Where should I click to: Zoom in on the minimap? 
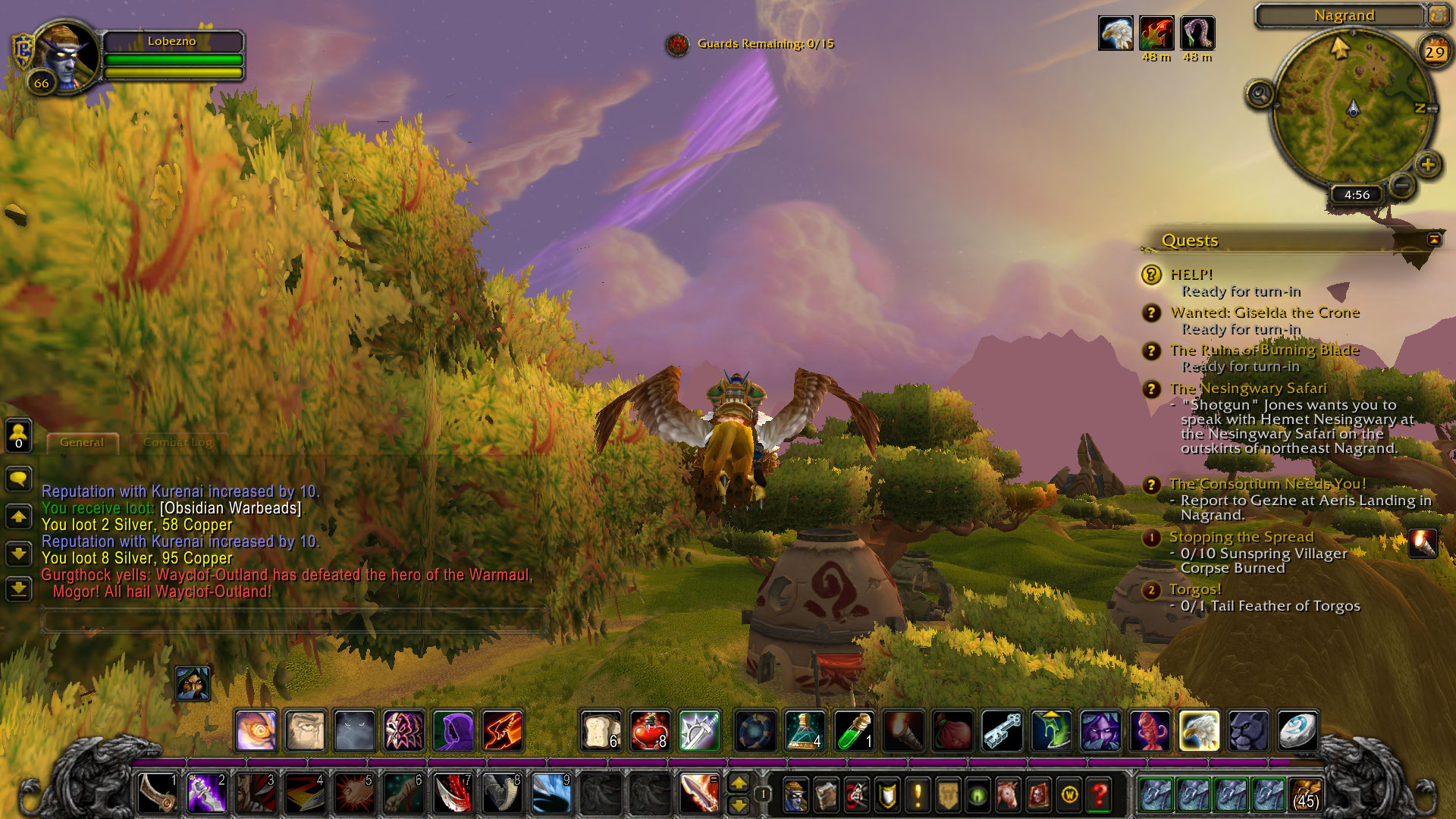1428,164
